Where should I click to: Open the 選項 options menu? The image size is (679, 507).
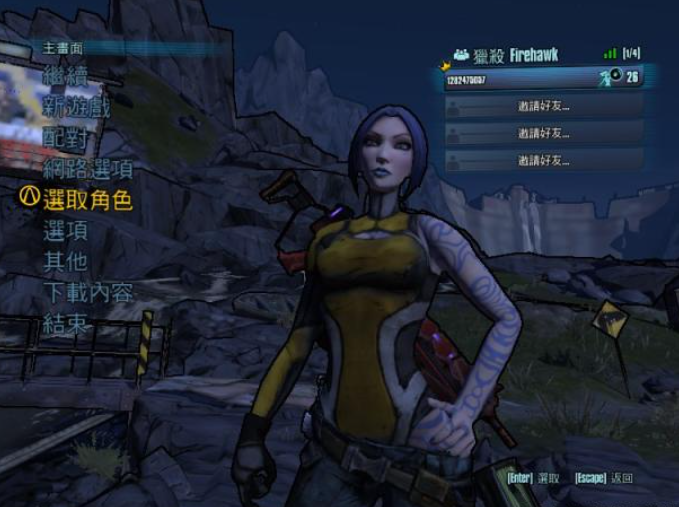pyautogui.click(x=65, y=231)
